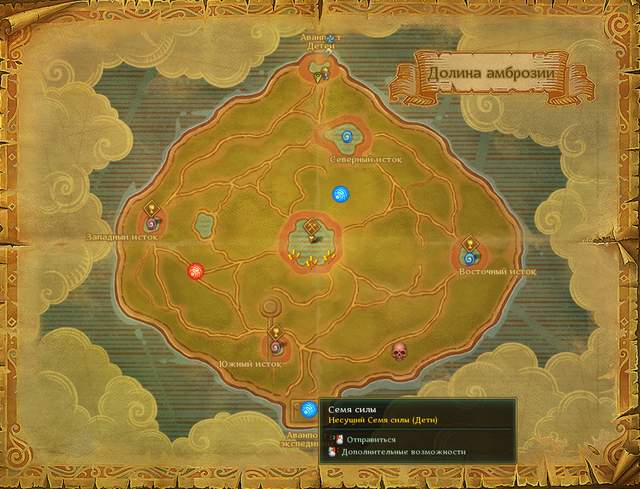Click the blue seed orb beside the tooltip
Image resolution: width=640 pixels, height=489 pixels.
309,408
